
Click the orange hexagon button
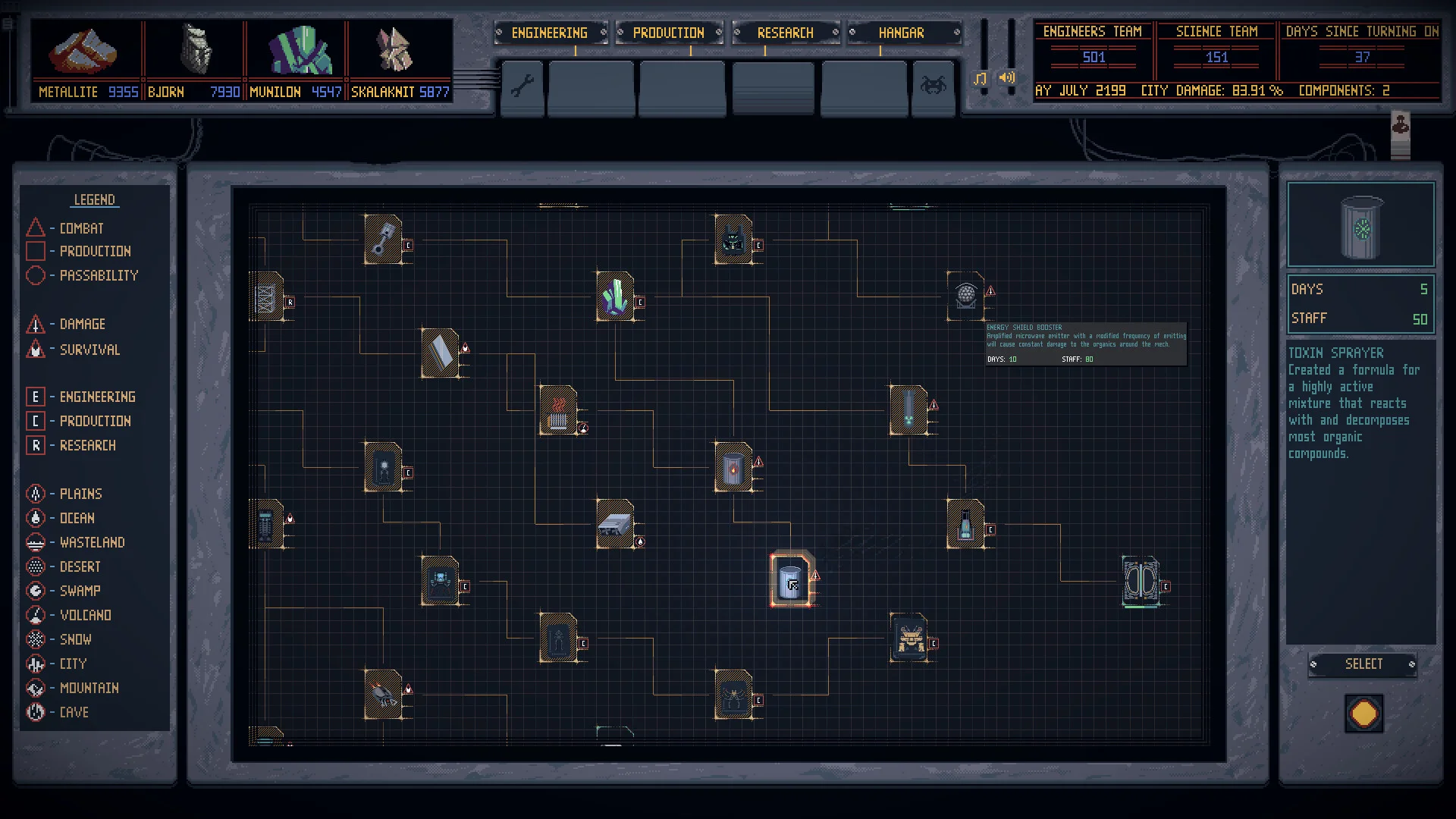(1363, 714)
